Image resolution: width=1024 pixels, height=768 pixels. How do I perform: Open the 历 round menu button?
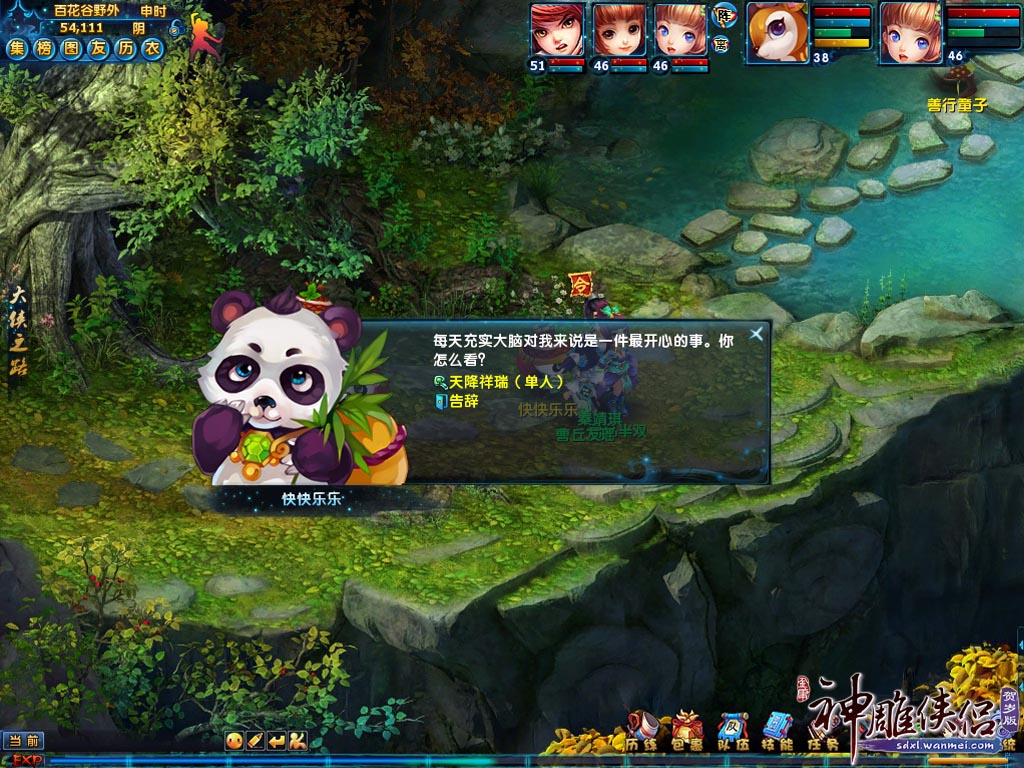125,48
